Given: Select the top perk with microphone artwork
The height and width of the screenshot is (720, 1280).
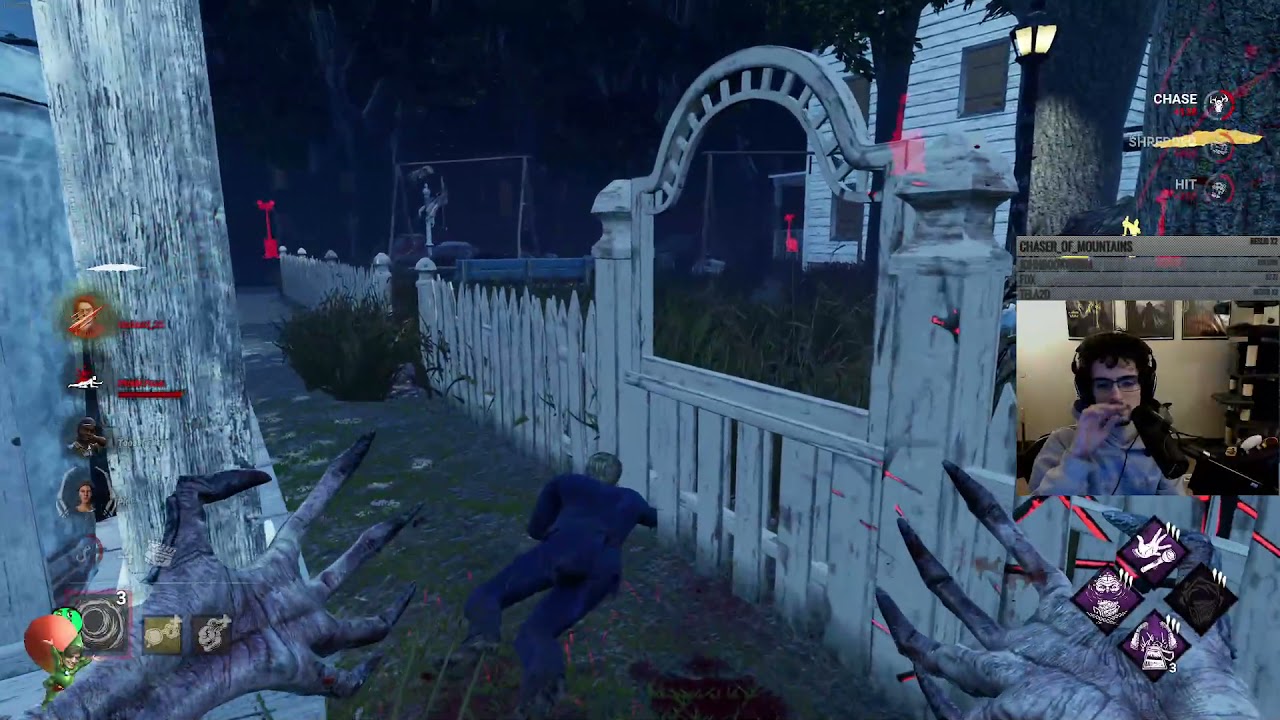Looking at the screenshot, I should pos(1153,550).
